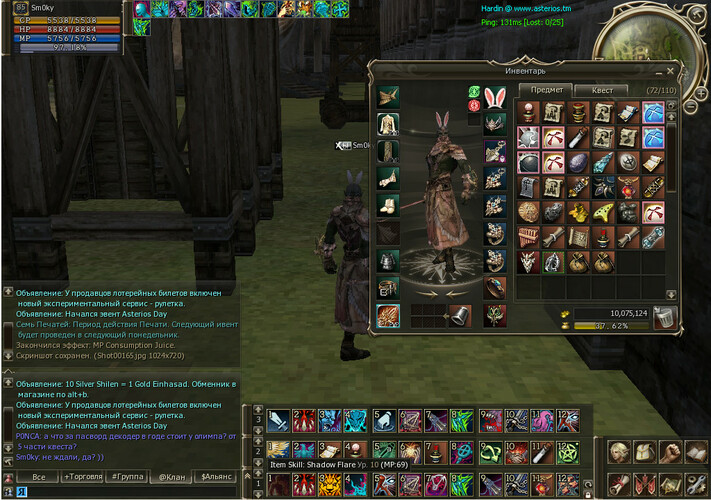Select the rabbit ears headgear slot

tap(494, 98)
